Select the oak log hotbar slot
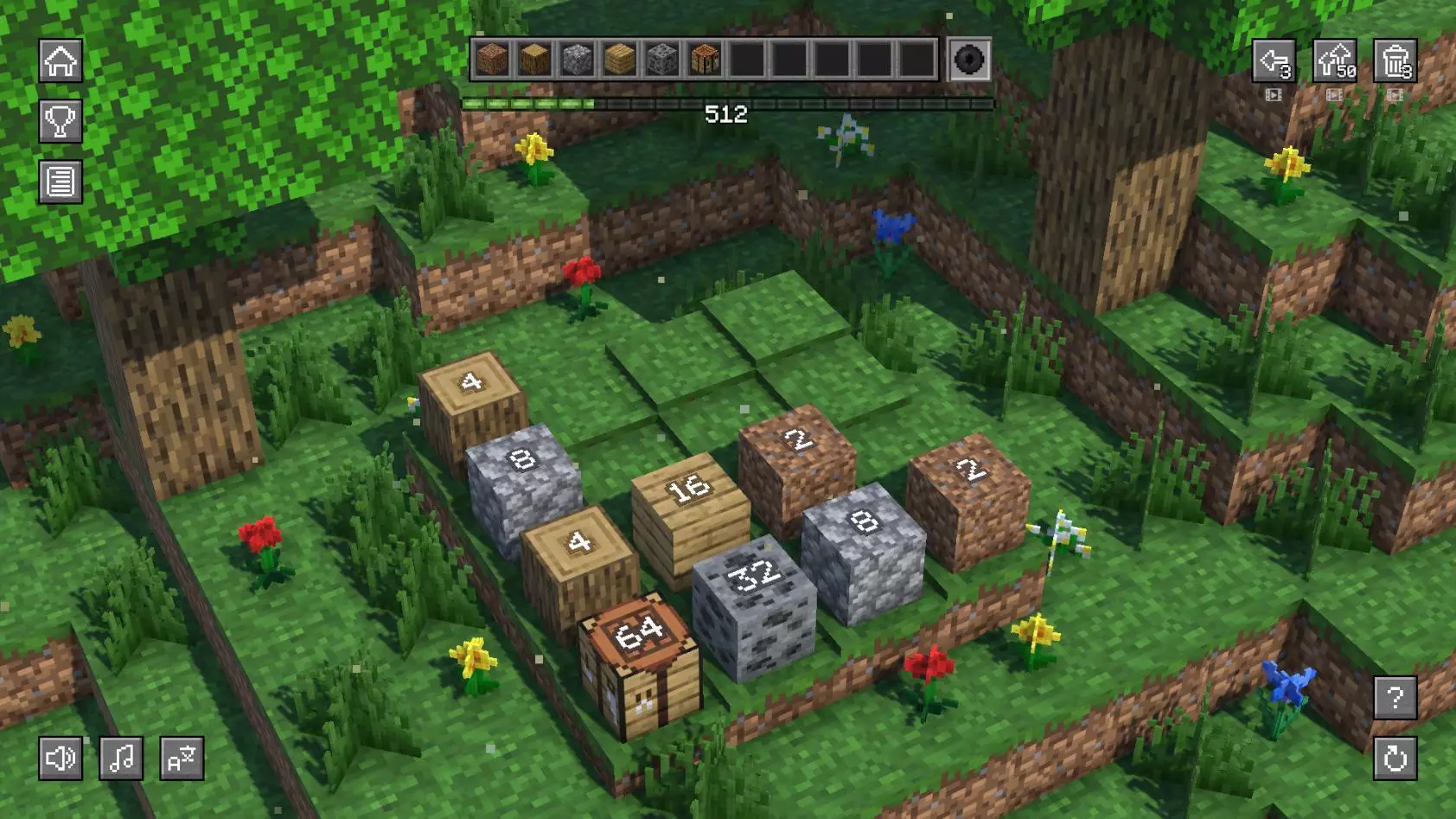Screen dimensions: 1456x819 534,61
